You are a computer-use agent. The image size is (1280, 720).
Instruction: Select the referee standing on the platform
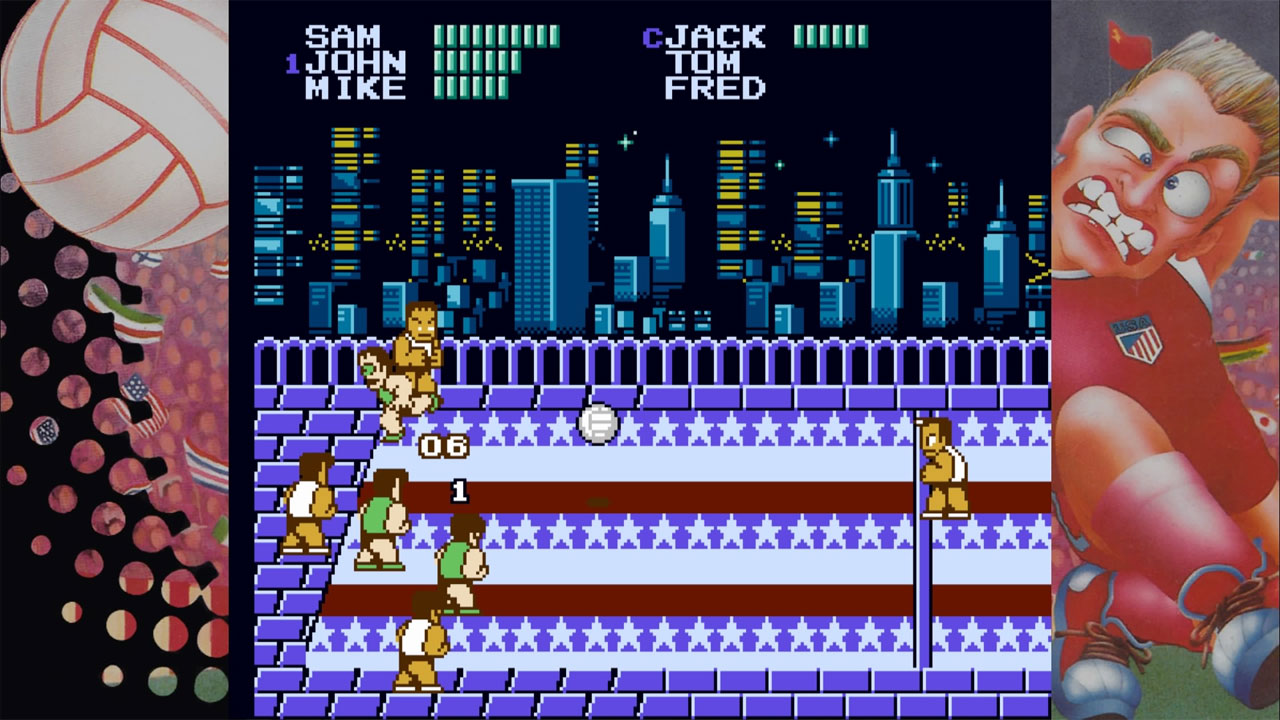[418, 347]
